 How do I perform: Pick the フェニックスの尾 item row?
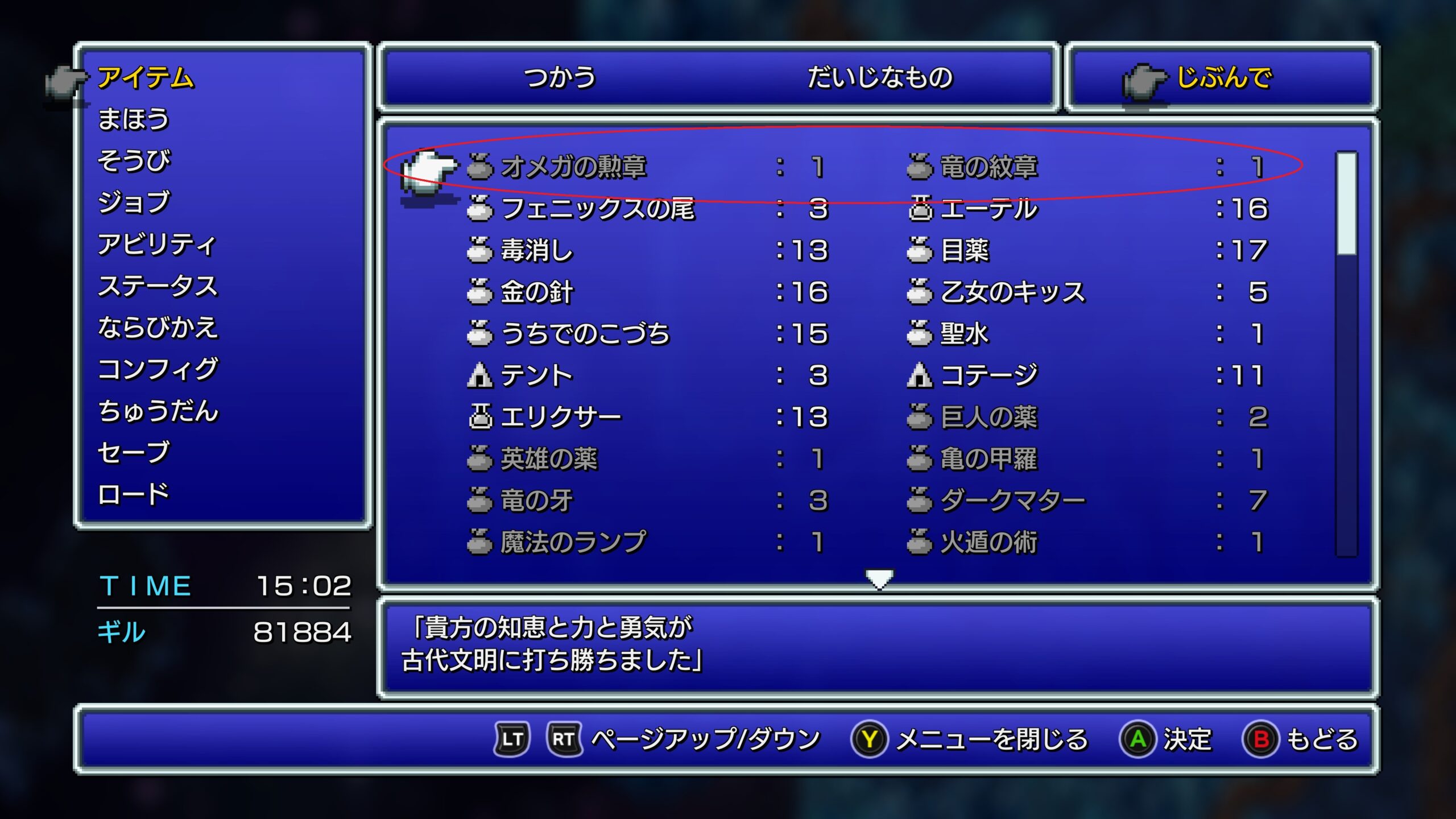click(597, 209)
